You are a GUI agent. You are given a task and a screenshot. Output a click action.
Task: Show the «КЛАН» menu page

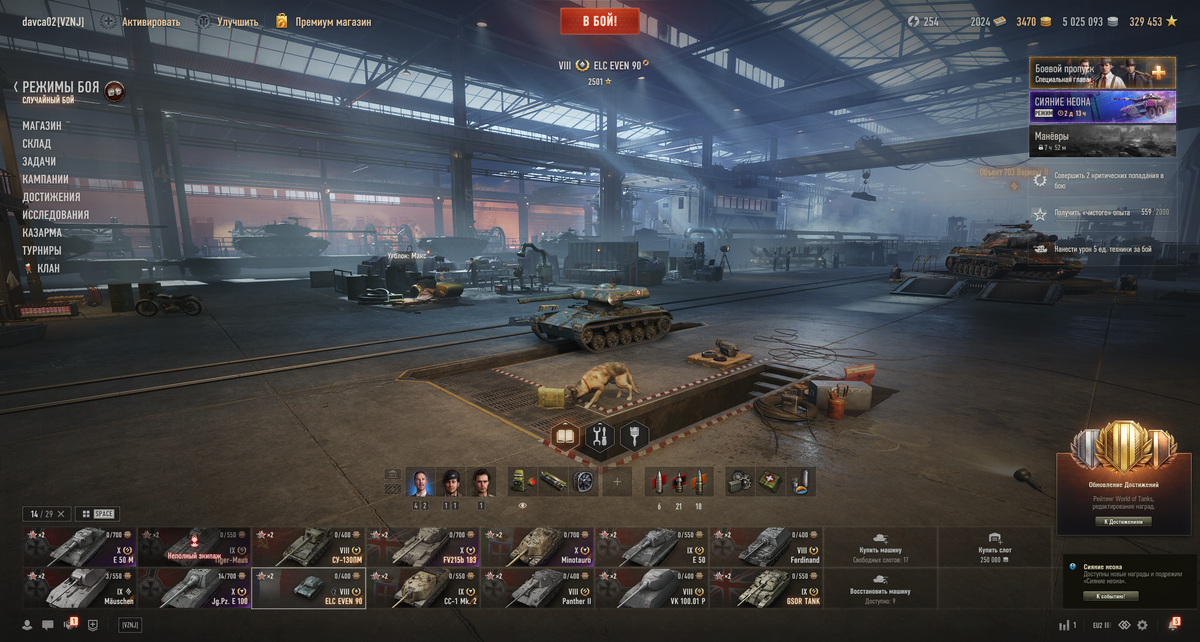(x=48, y=268)
